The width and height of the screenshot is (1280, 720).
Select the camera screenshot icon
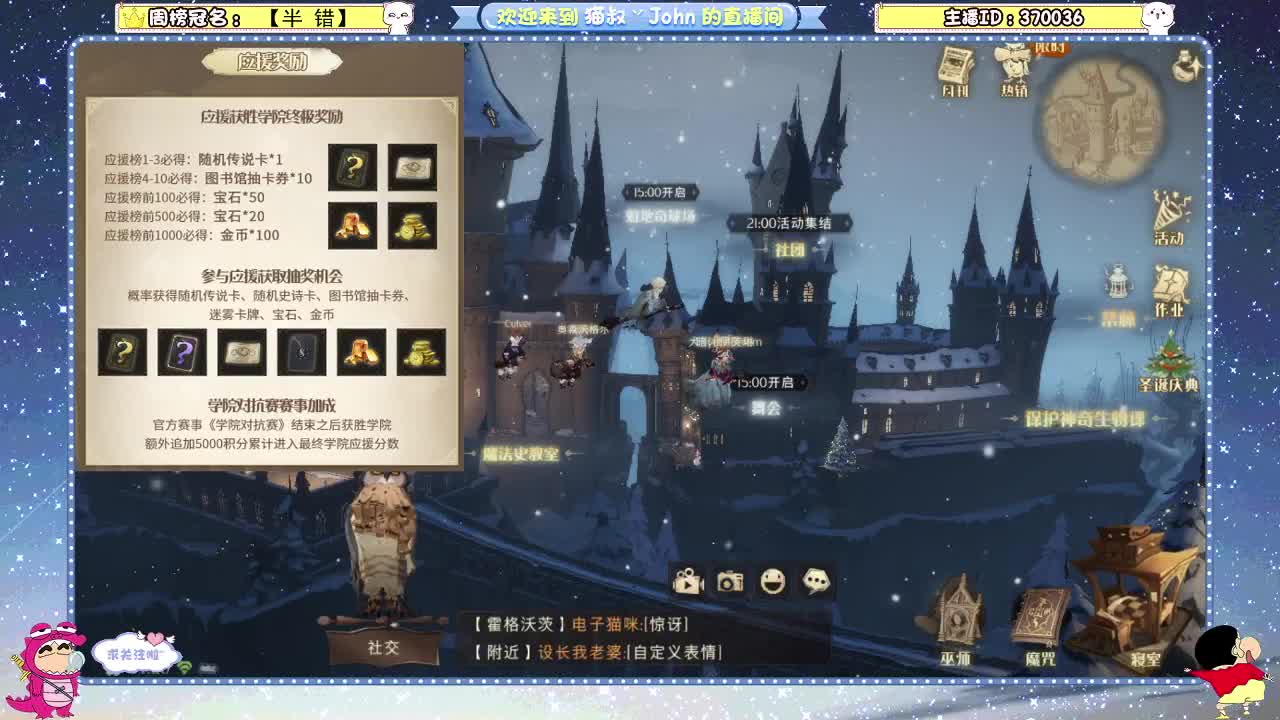(731, 580)
